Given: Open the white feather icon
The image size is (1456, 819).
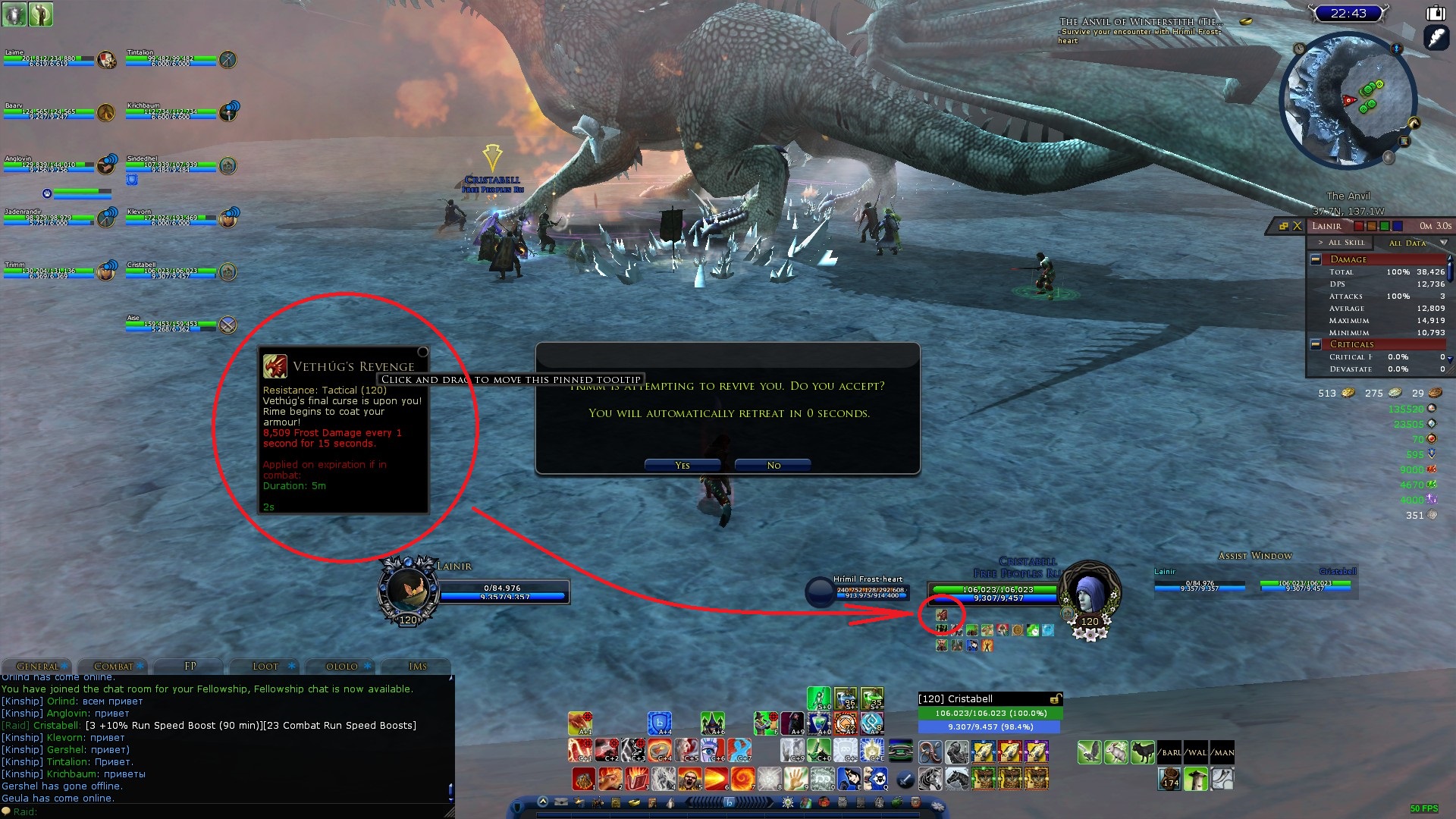Looking at the screenshot, I should (x=1436, y=37).
